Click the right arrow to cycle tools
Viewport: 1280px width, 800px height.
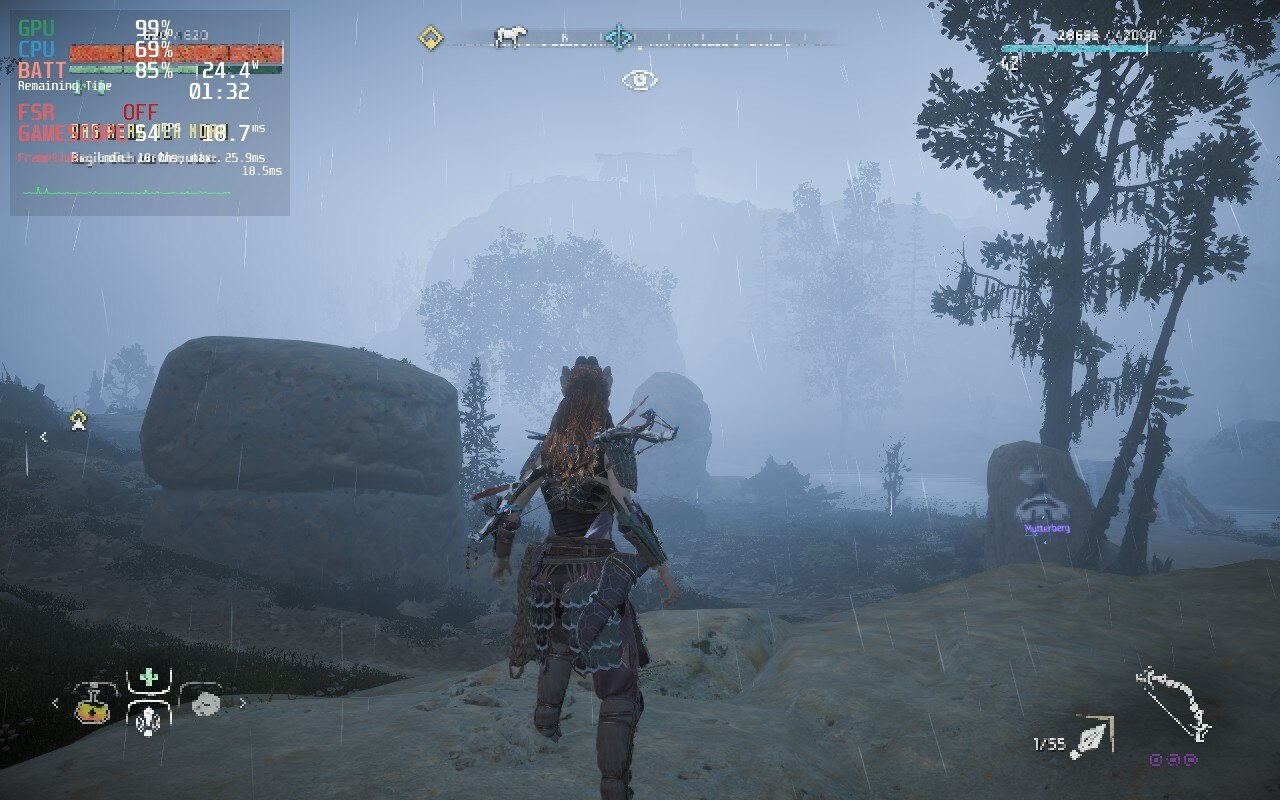point(243,703)
